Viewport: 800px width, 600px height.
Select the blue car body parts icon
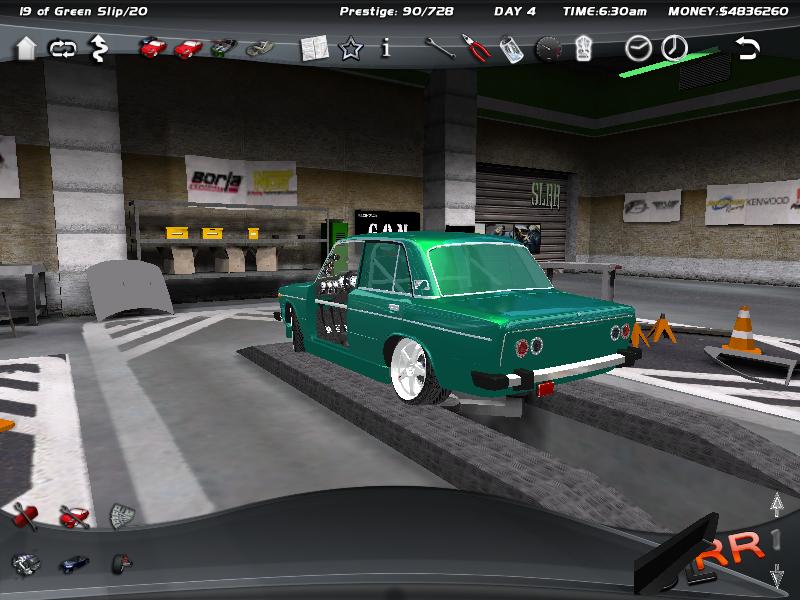[74, 563]
